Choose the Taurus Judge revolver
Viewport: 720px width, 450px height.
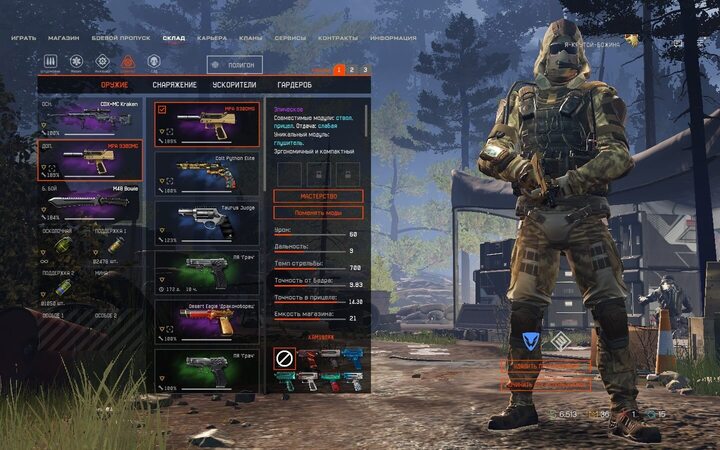point(207,224)
